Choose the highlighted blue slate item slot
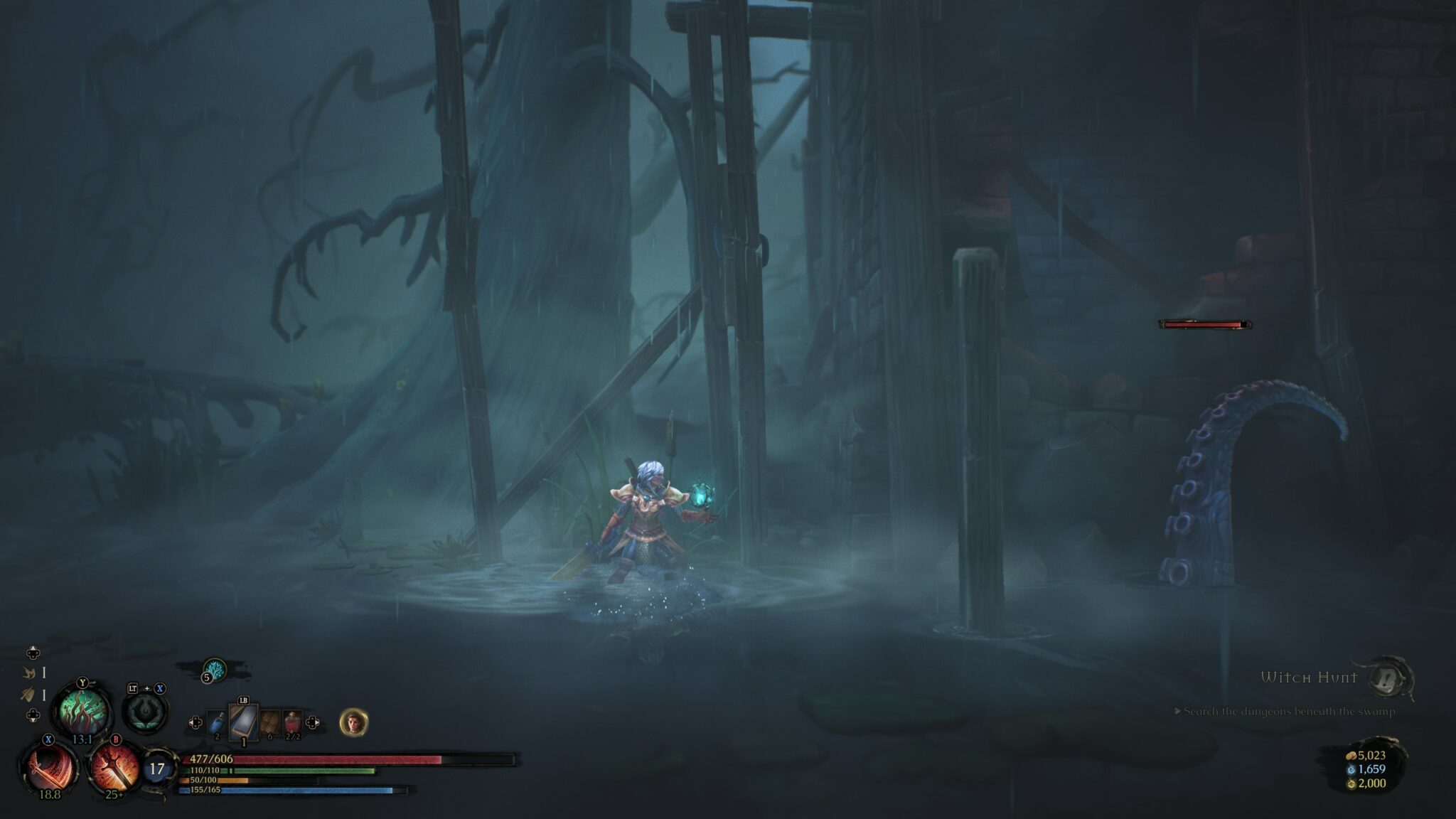The height and width of the screenshot is (819, 1456). pos(242,721)
